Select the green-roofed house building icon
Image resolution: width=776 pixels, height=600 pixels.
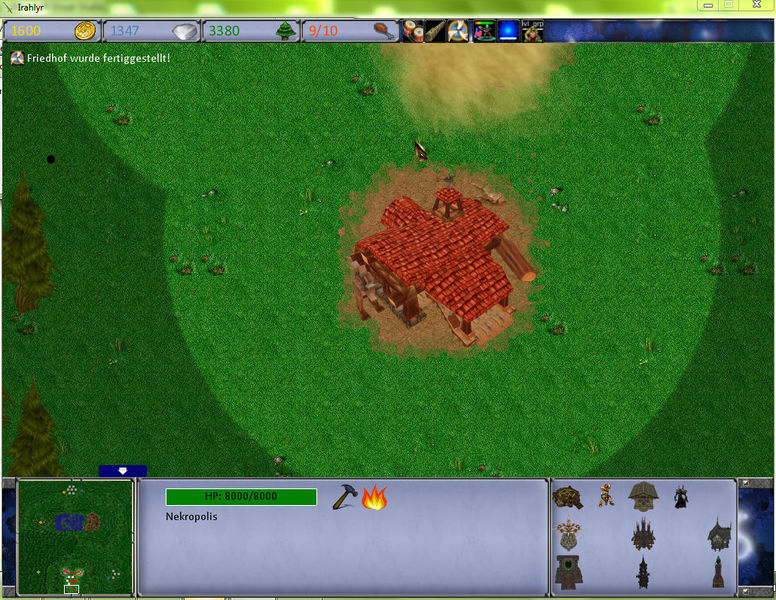coord(719,534)
